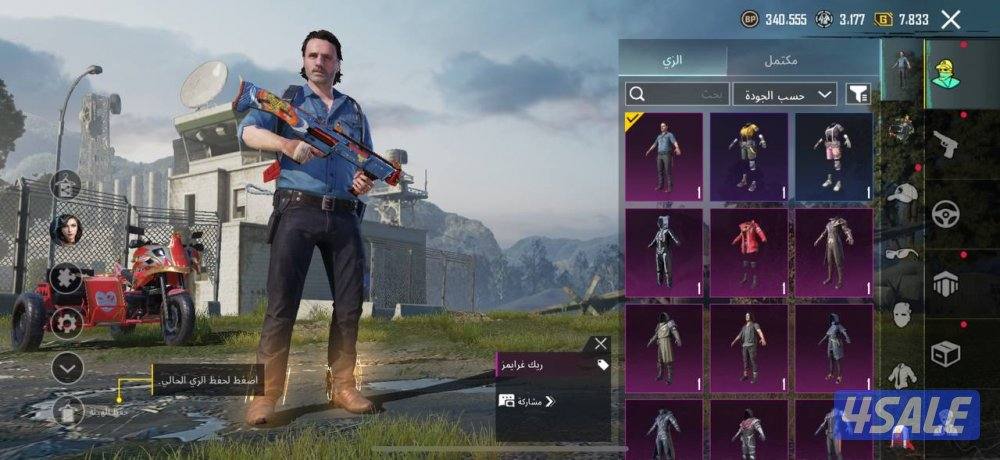Viewport: 1000px width, 460px height.
Task: Select the sunglasses subcategory
Action: [x=902, y=254]
